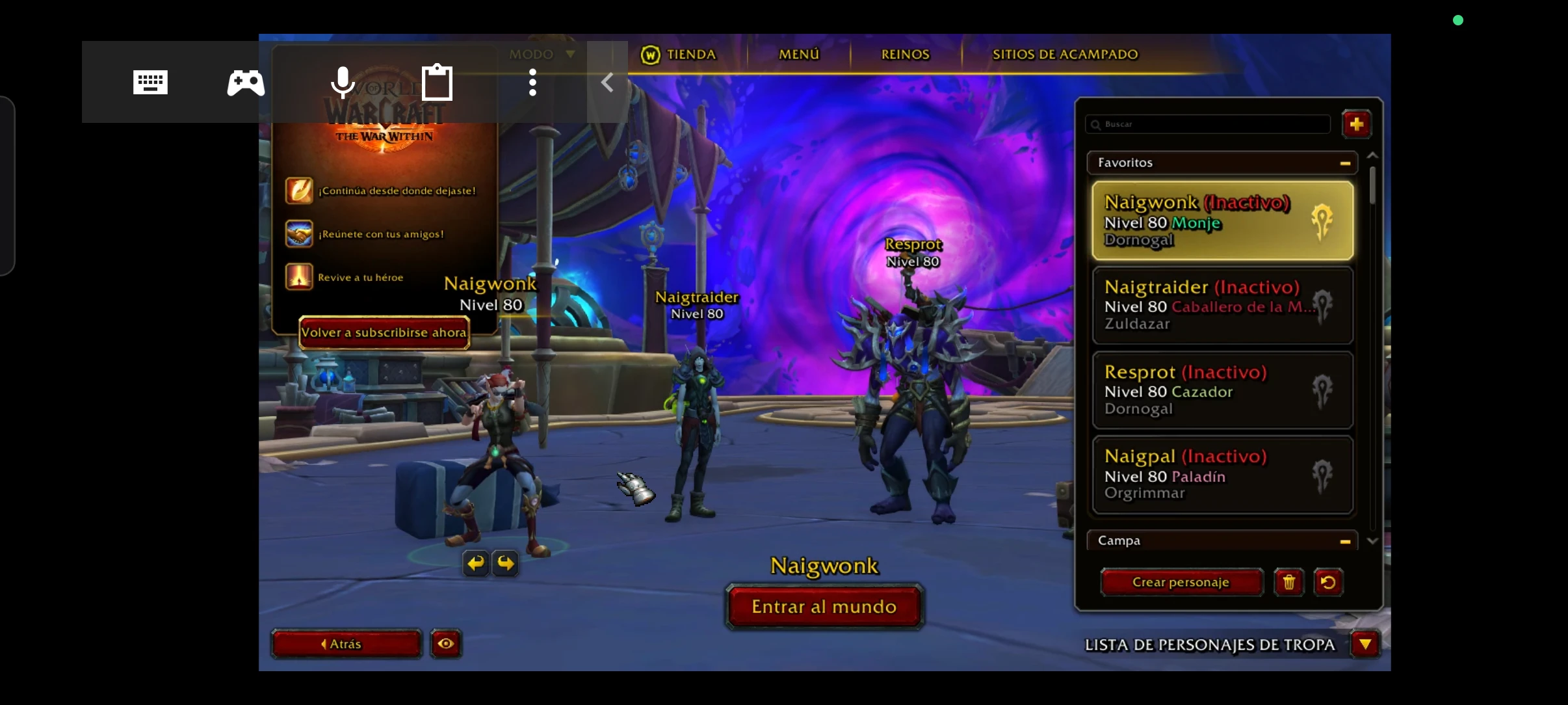
Task: Open the Tienda shop
Action: pyautogui.click(x=679, y=55)
